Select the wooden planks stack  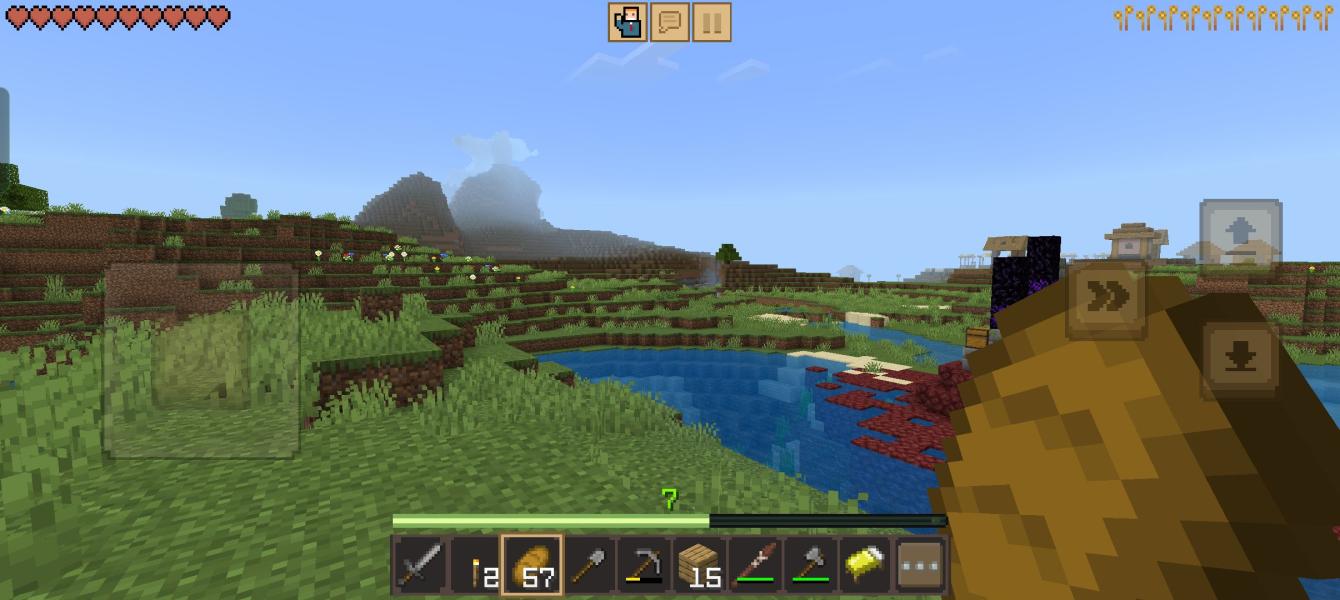[699, 566]
